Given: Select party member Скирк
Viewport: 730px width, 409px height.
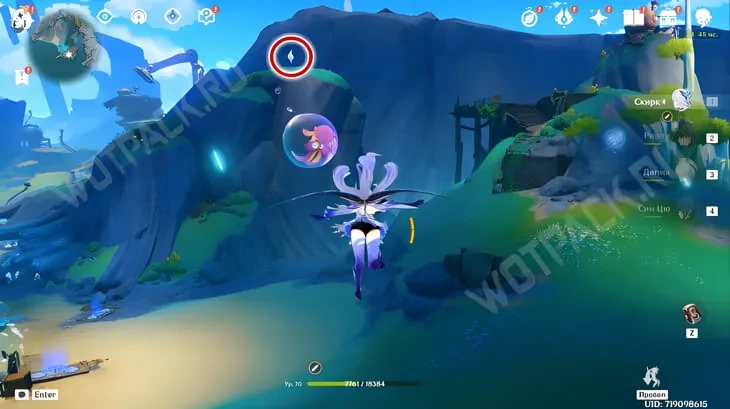Looking at the screenshot, I should coord(680,100).
